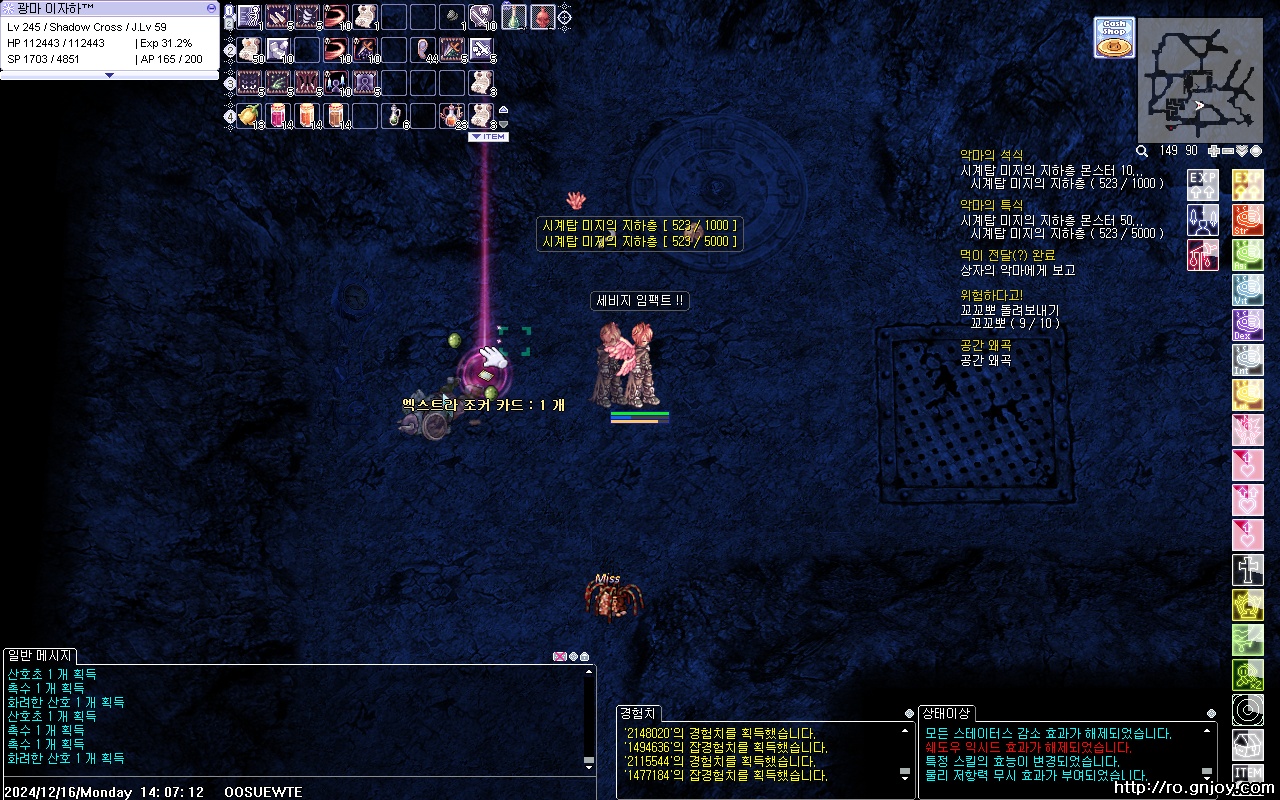Open the 위험하다고! quest entry
The height and width of the screenshot is (800, 1280).
[x=991, y=295]
